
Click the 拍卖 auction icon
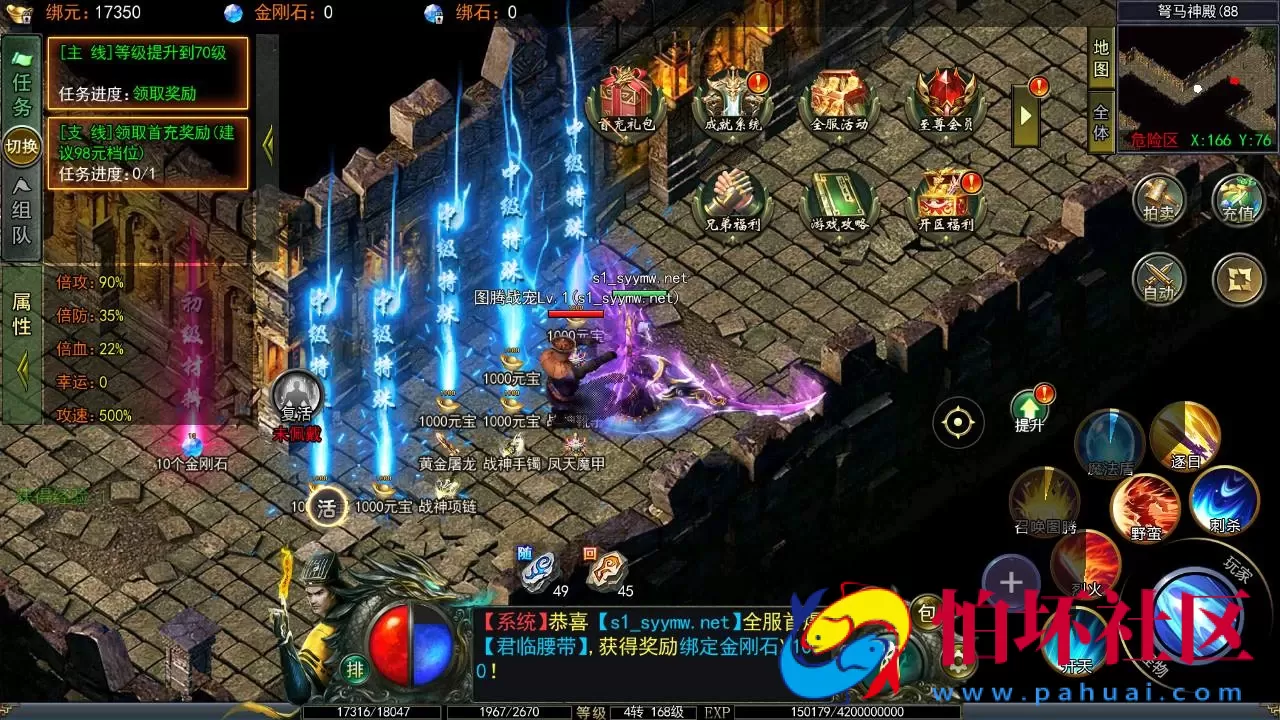[1158, 199]
